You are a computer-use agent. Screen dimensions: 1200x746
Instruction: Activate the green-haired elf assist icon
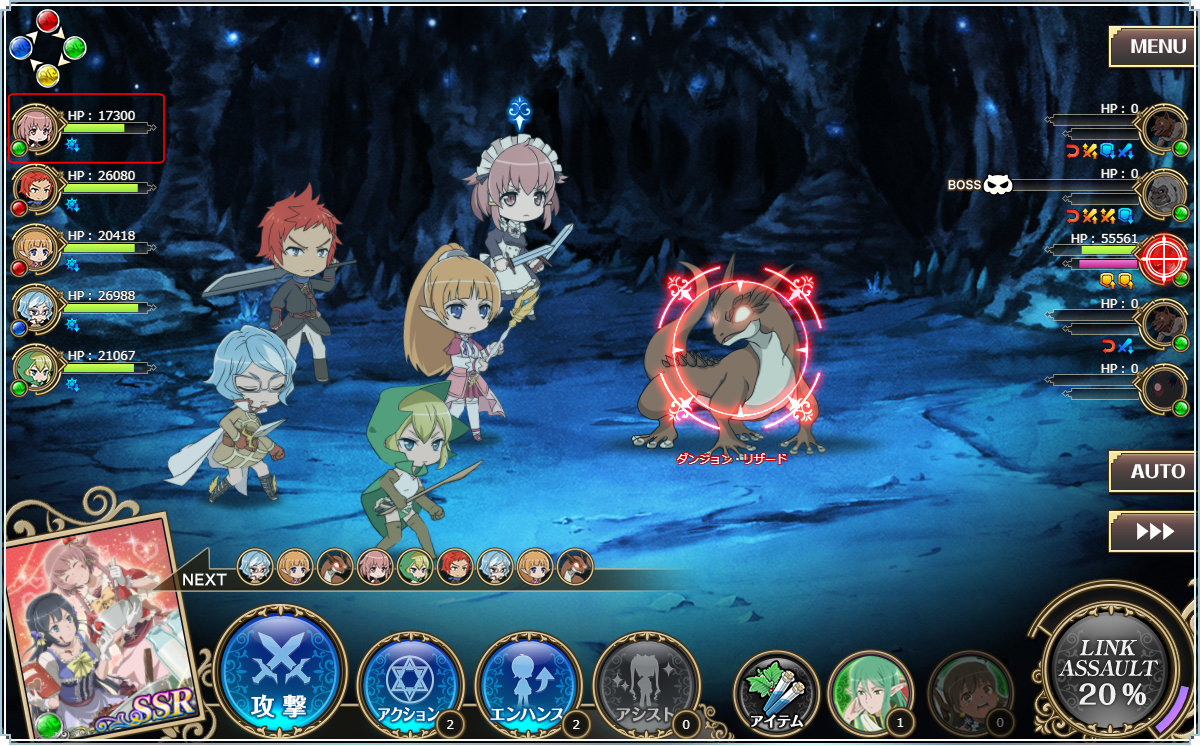click(870, 691)
